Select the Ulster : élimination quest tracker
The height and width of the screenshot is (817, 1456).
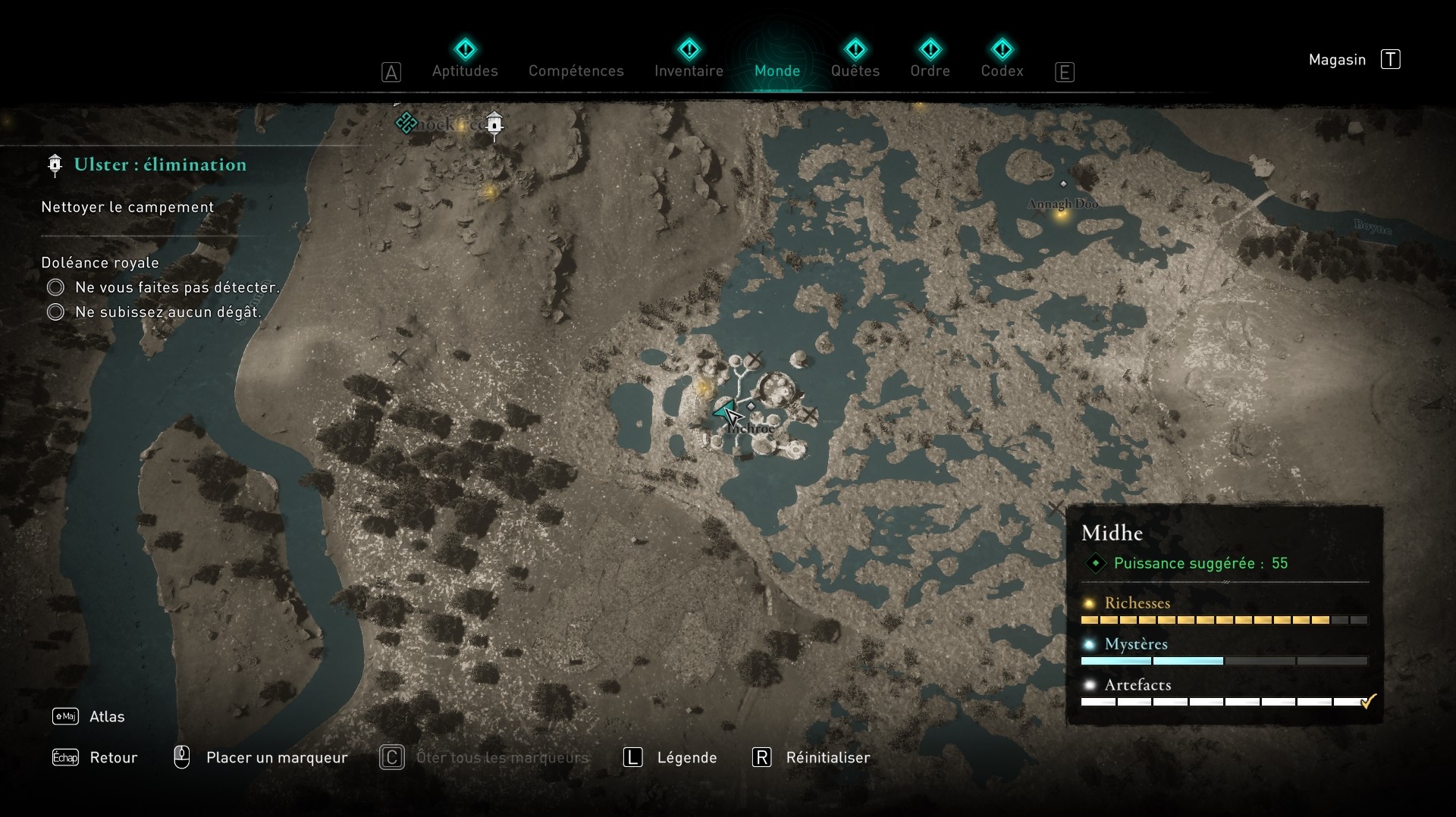pyautogui.click(x=160, y=164)
